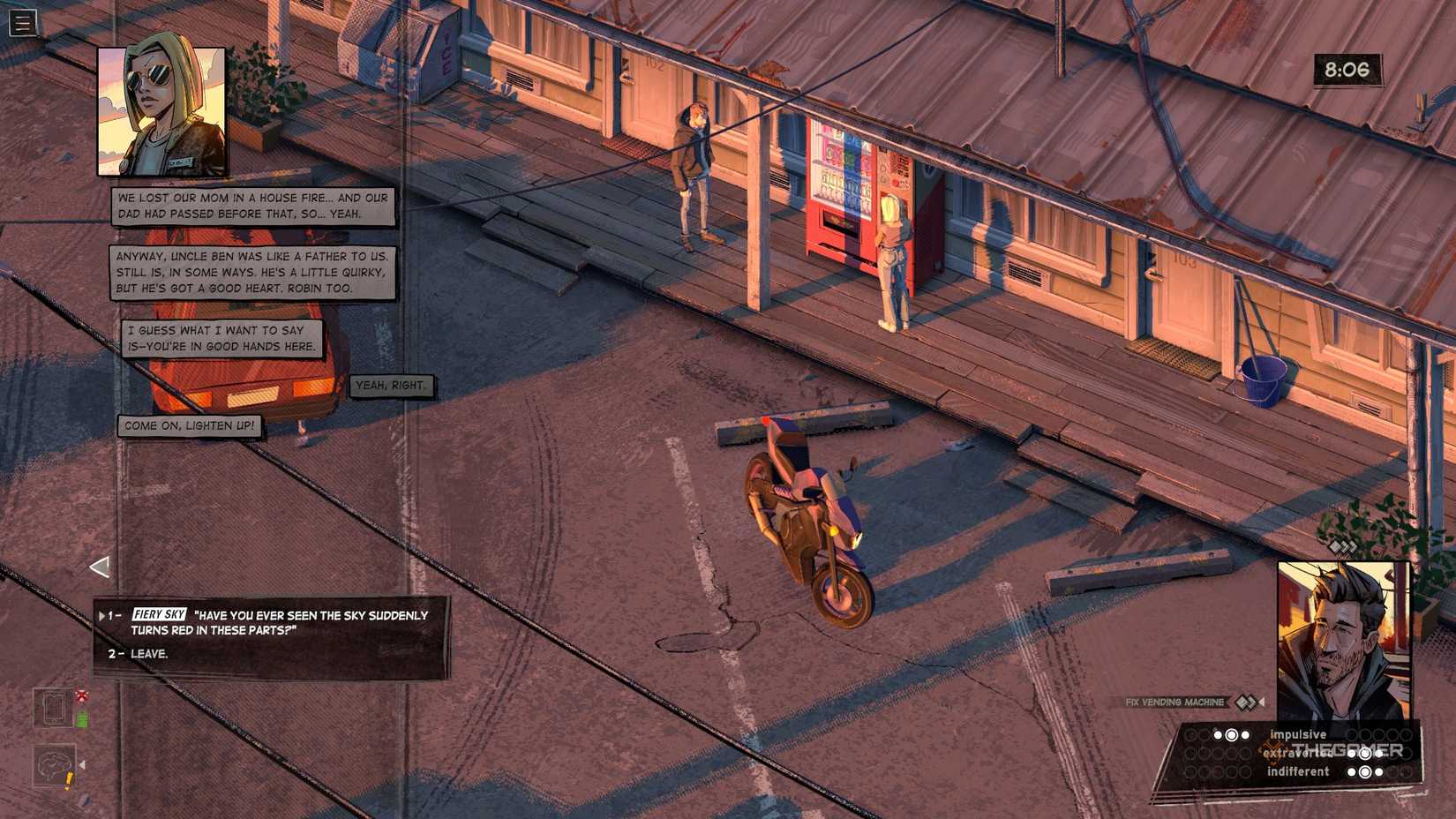Click the 'Come on, lighten up!' speech bubble
The image size is (1456, 819).
pyautogui.click(x=189, y=425)
